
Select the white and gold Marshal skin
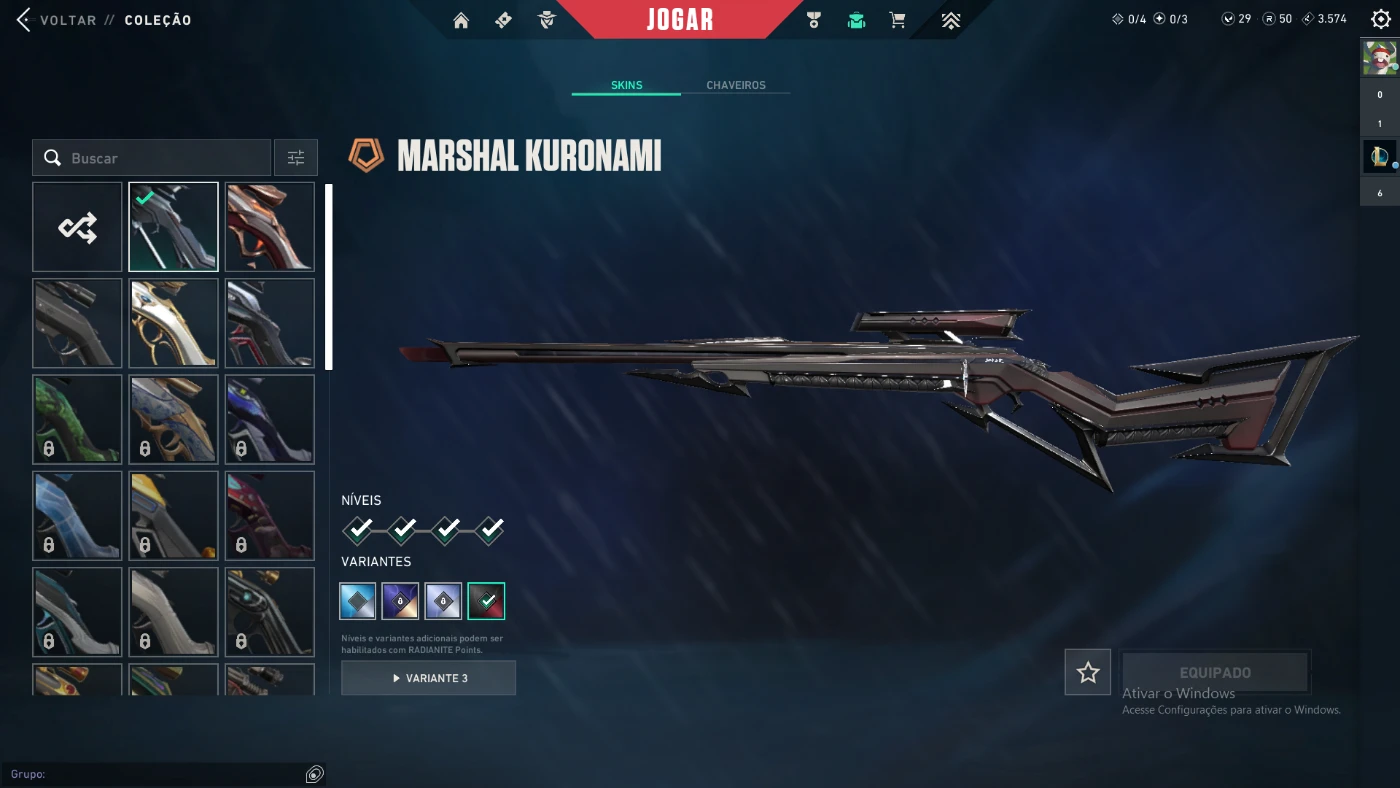tap(173, 323)
